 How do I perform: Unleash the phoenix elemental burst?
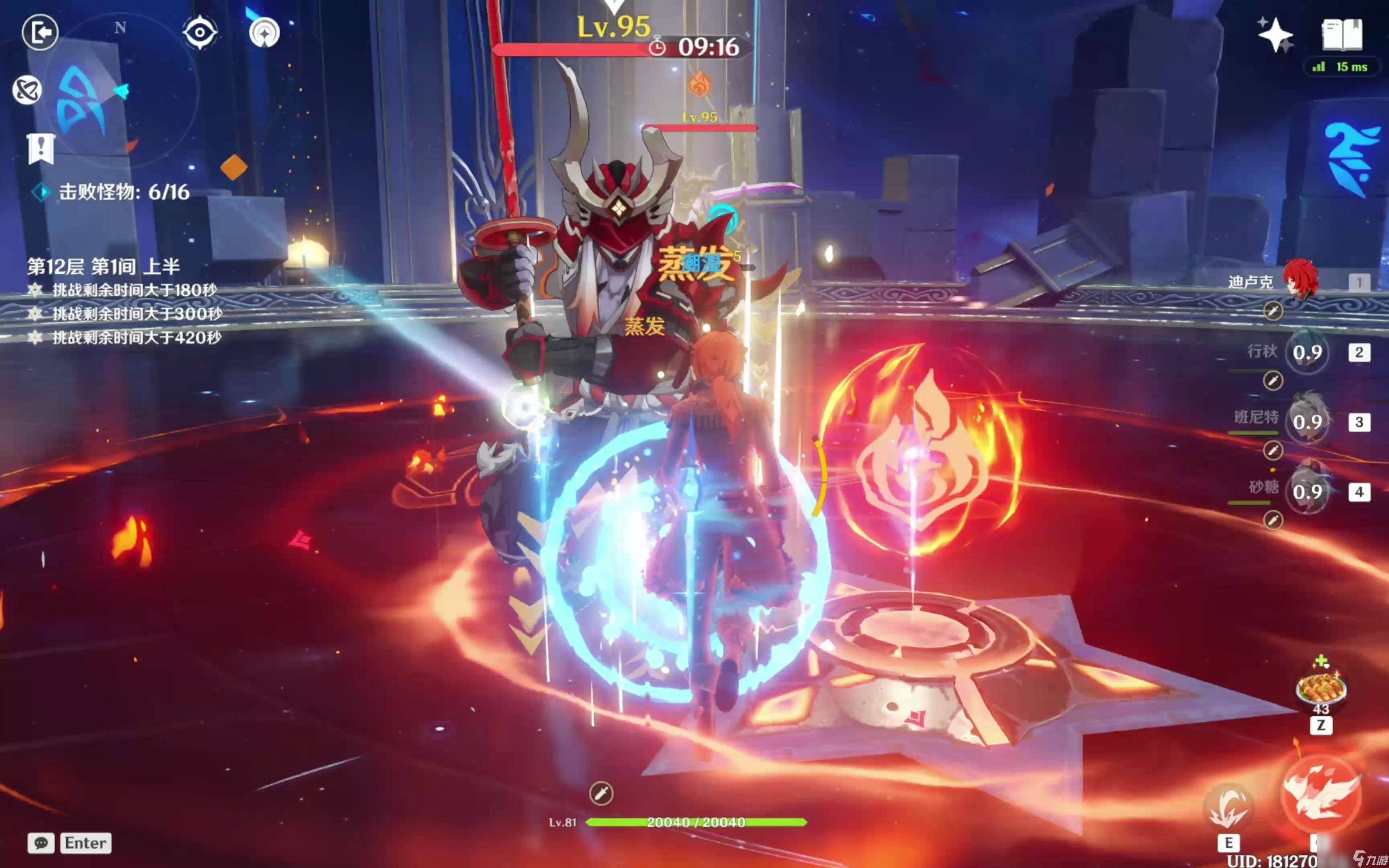[x=1320, y=795]
